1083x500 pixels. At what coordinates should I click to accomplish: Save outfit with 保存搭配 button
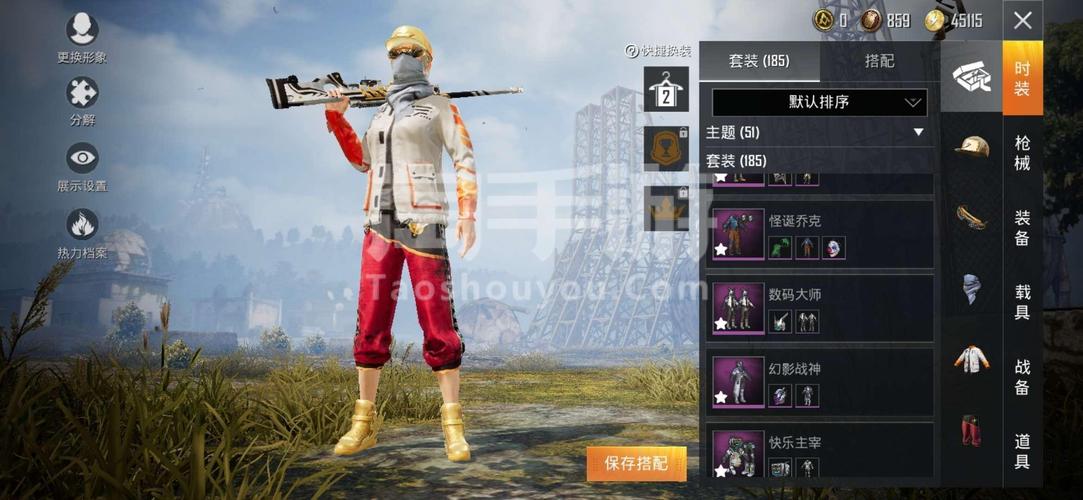click(x=637, y=463)
